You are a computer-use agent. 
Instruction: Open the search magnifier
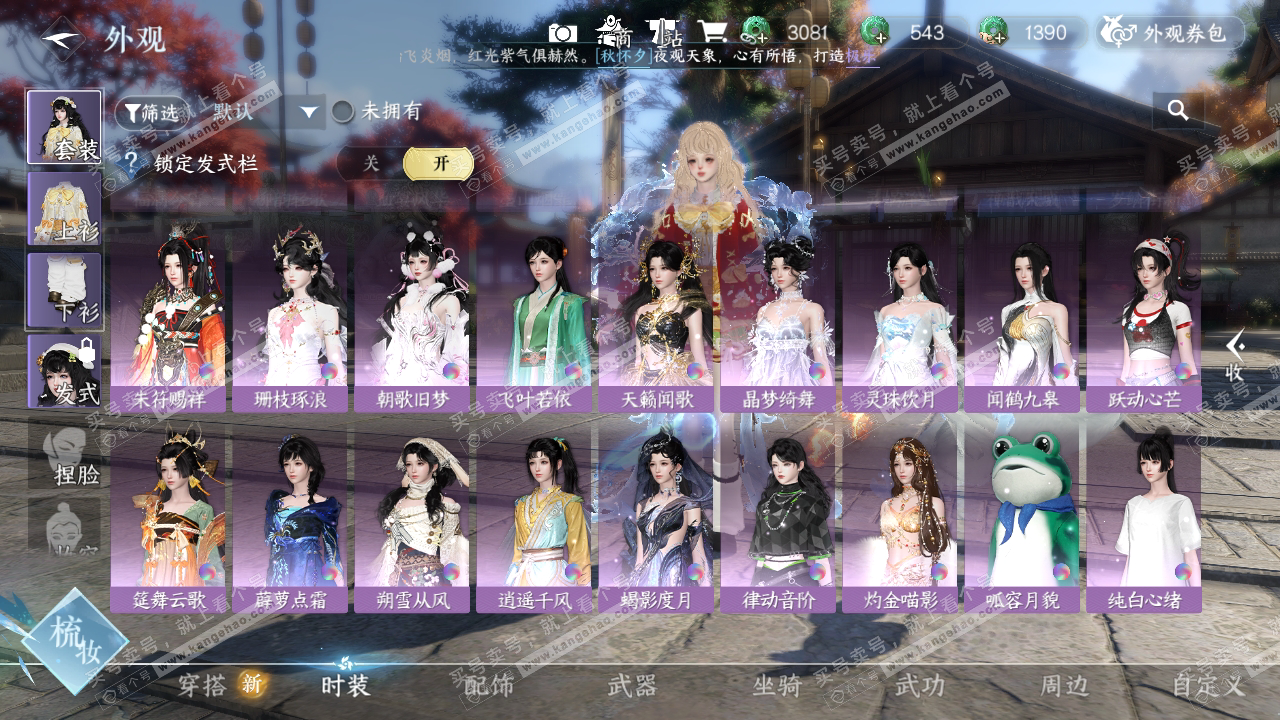pos(1178,110)
